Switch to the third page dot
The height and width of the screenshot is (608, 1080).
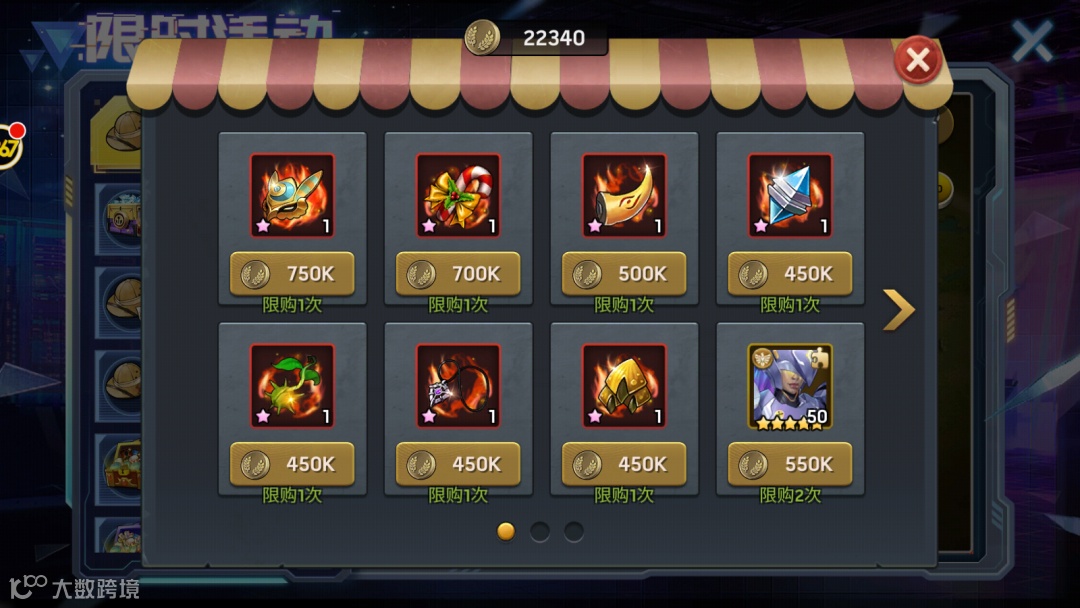point(574,531)
